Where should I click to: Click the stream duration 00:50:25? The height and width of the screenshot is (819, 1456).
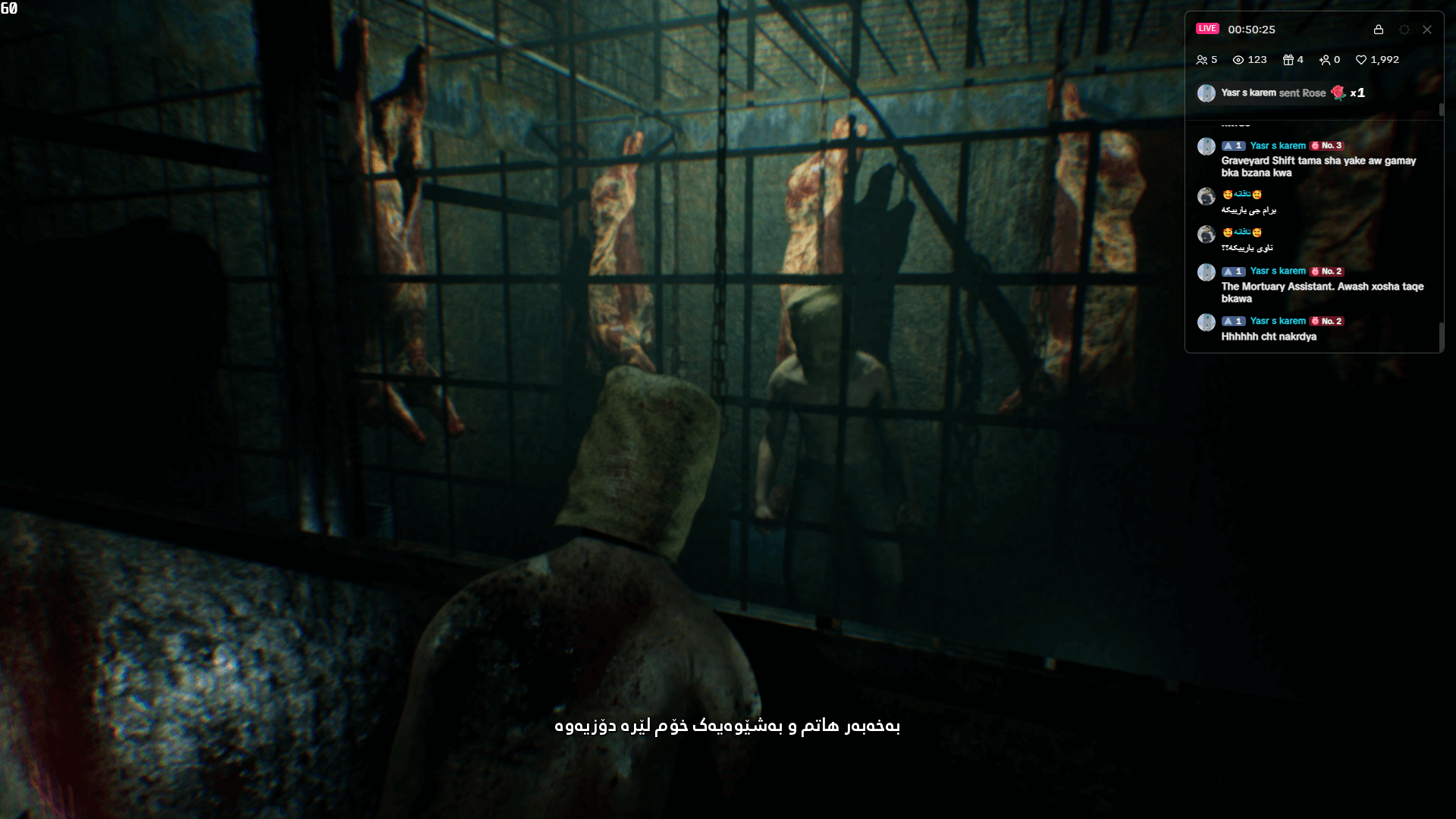[x=1250, y=30]
